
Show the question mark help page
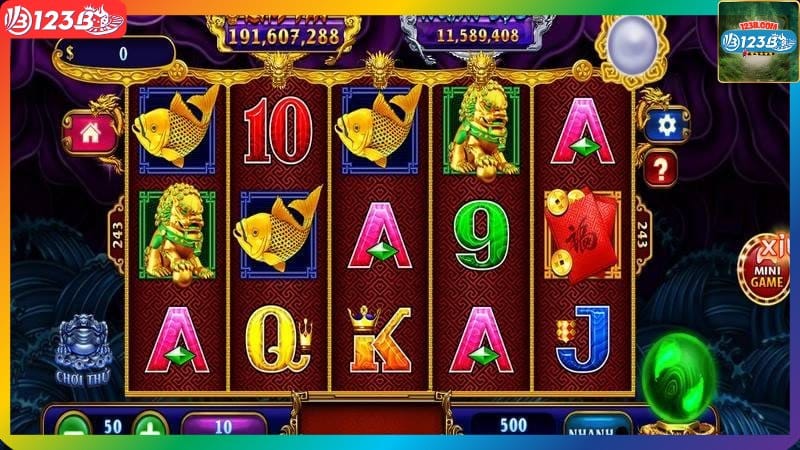661,166
